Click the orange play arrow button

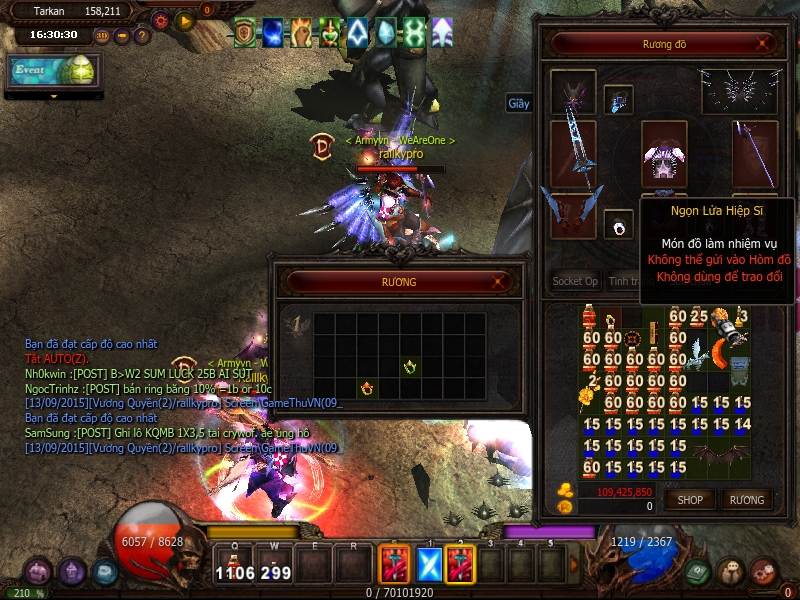(184, 20)
